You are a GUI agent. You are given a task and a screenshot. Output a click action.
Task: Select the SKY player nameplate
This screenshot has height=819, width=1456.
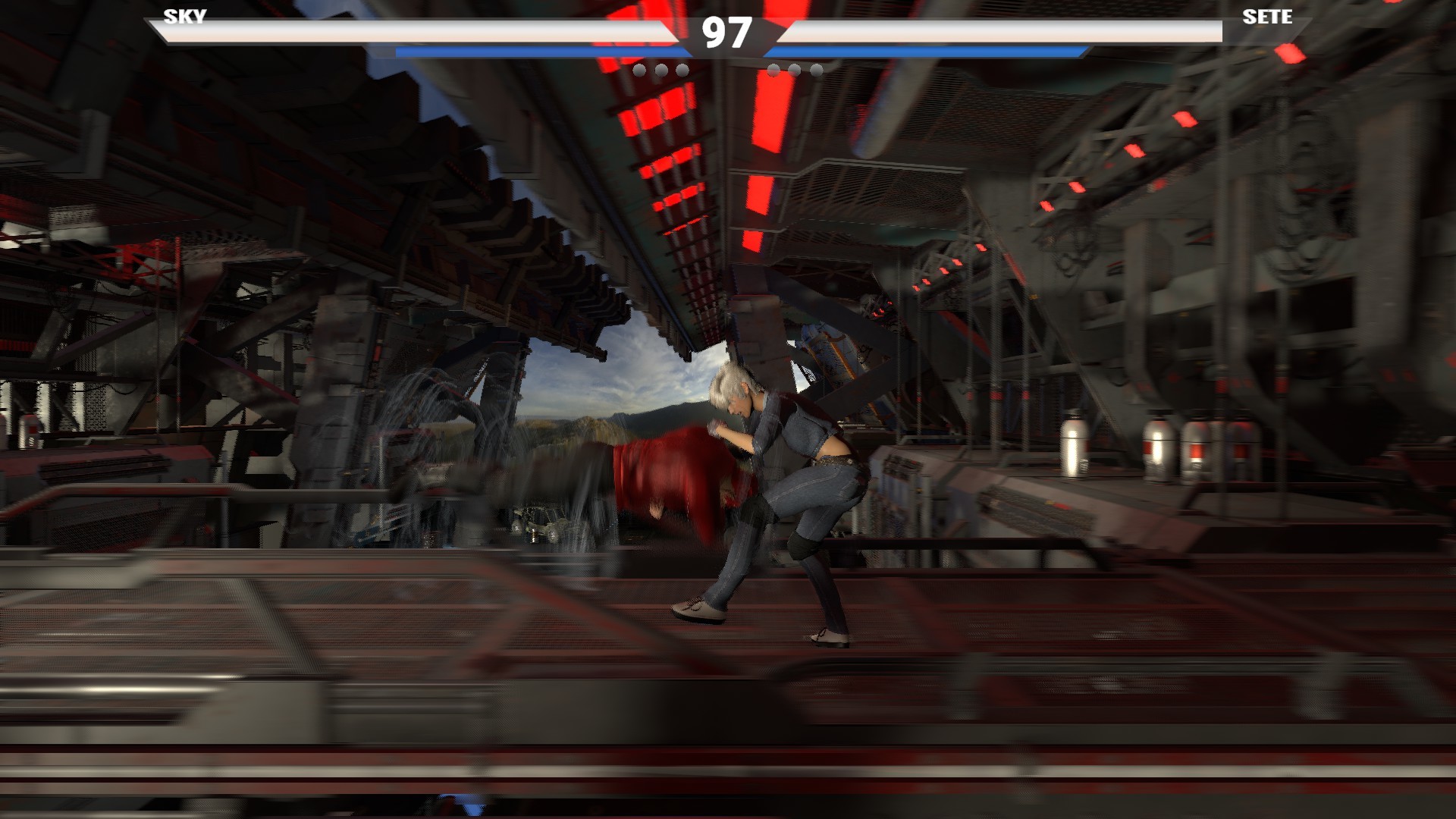click(184, 17)
